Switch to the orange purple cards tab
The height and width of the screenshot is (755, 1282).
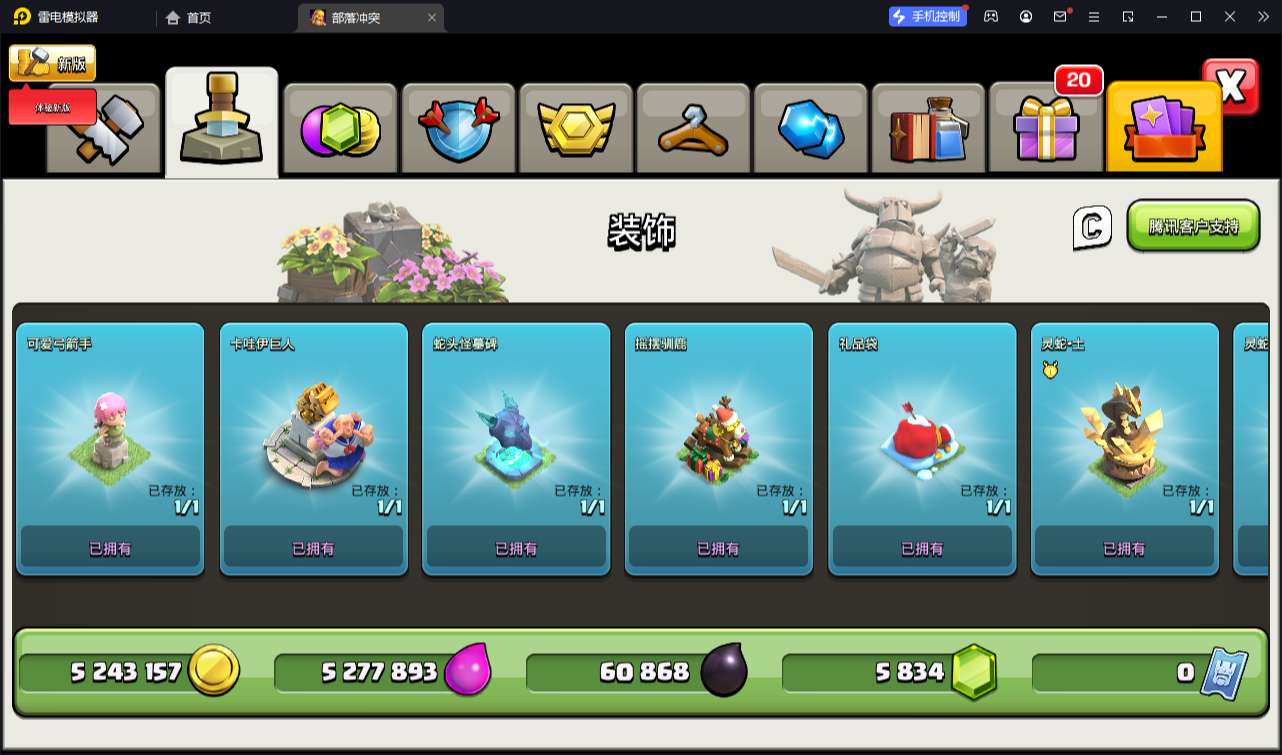1164,130
